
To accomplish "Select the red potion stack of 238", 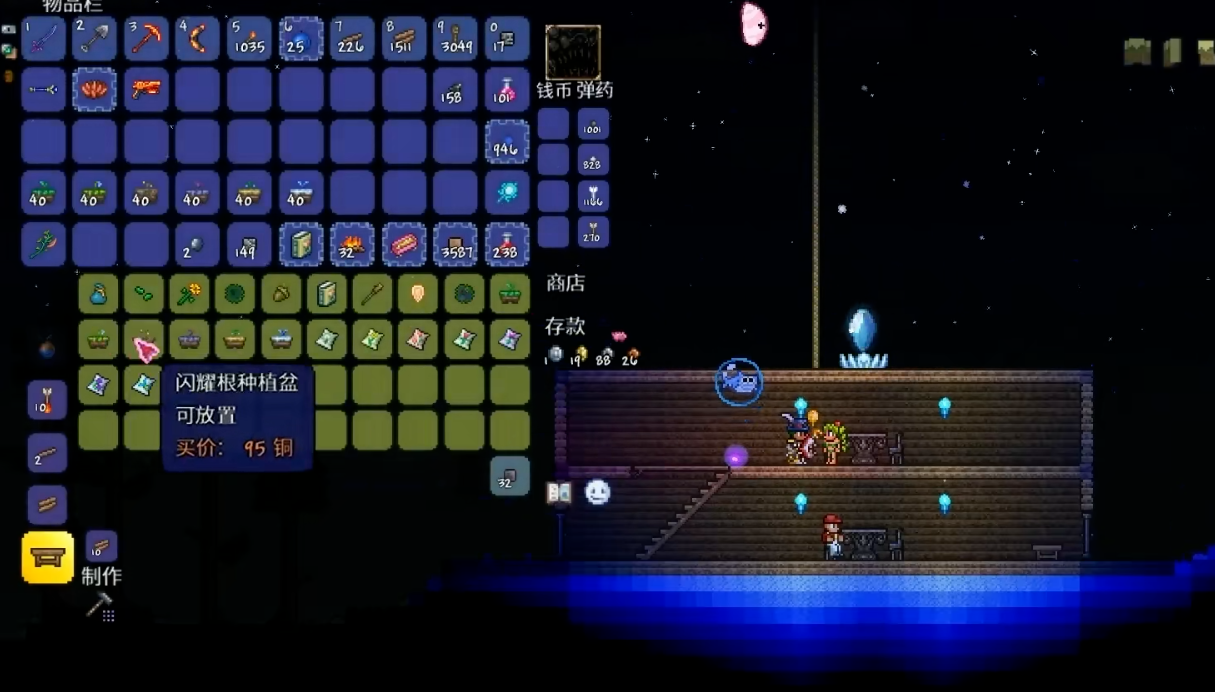I will pyautogui.click(x=507, y=244).
